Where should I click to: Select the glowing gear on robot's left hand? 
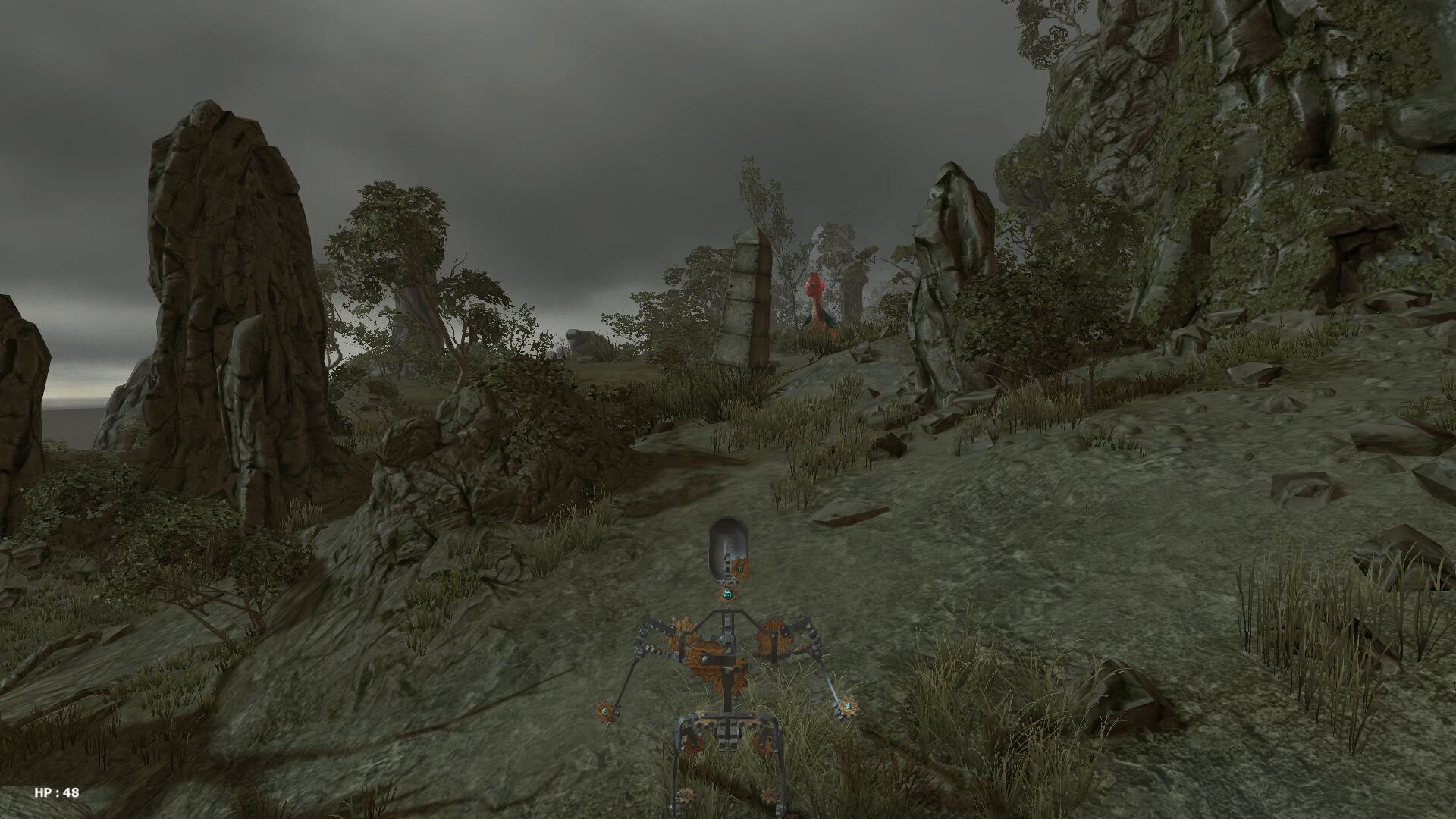tap(847, 707)
